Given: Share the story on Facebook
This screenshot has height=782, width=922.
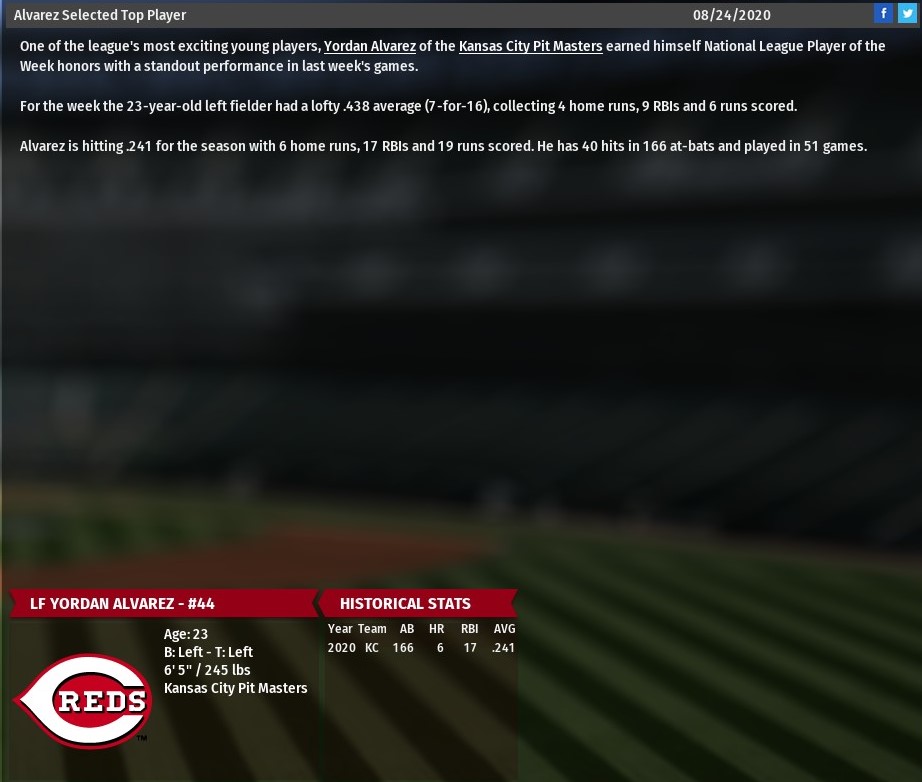Looking at the screenshot, I should tap(884, 14).
